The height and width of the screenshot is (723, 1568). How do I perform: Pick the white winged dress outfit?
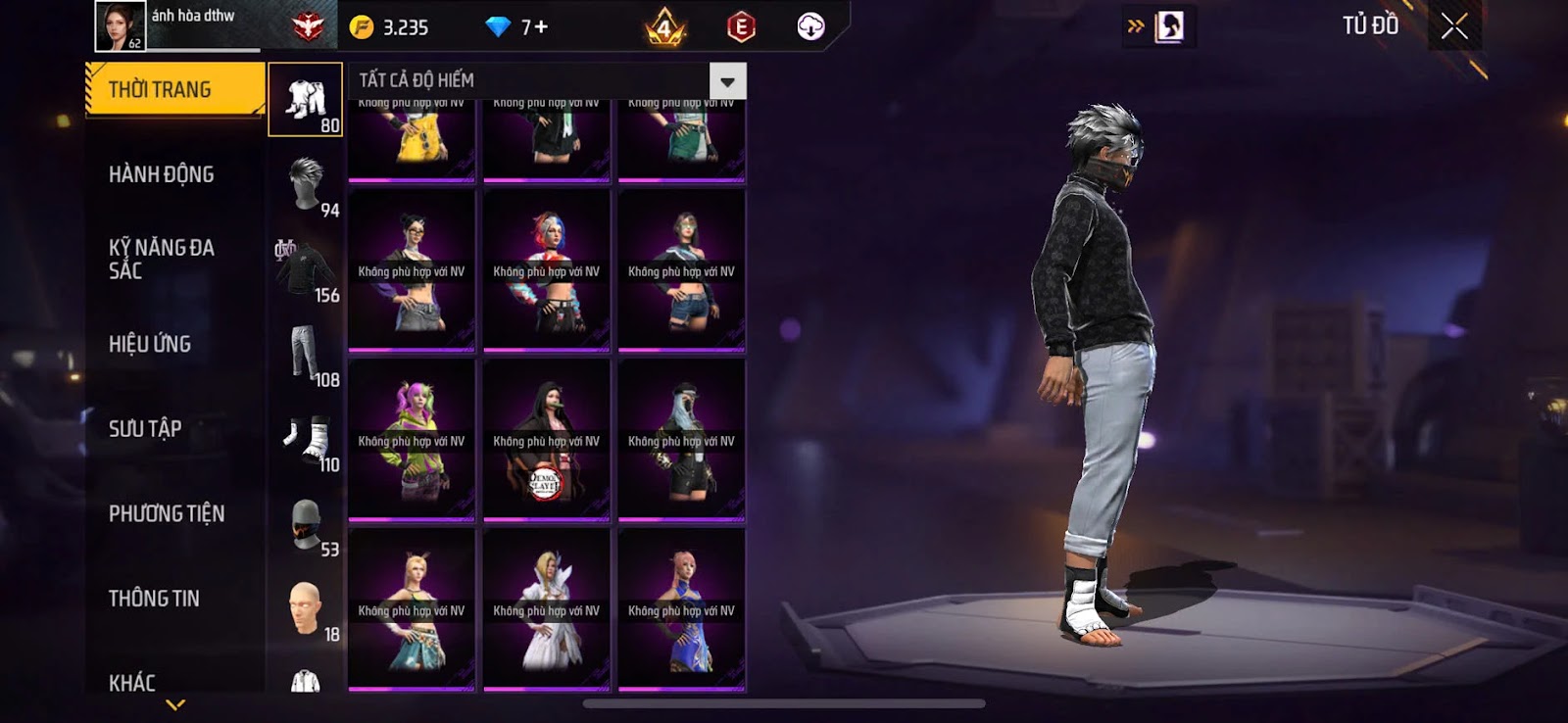pyautogui.click(x=547, y=610)
